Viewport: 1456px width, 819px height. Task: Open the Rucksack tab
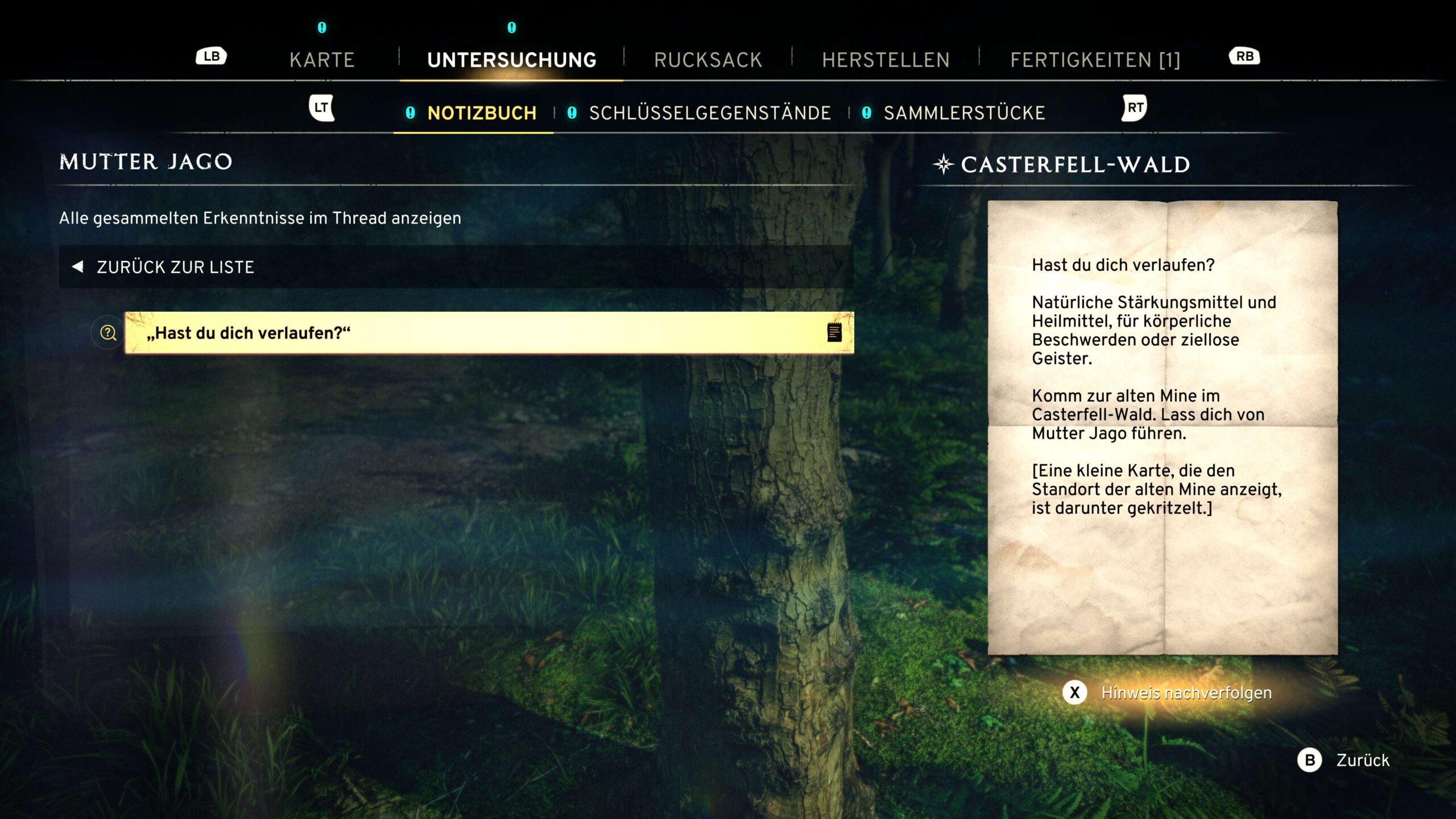coord(708,60)
